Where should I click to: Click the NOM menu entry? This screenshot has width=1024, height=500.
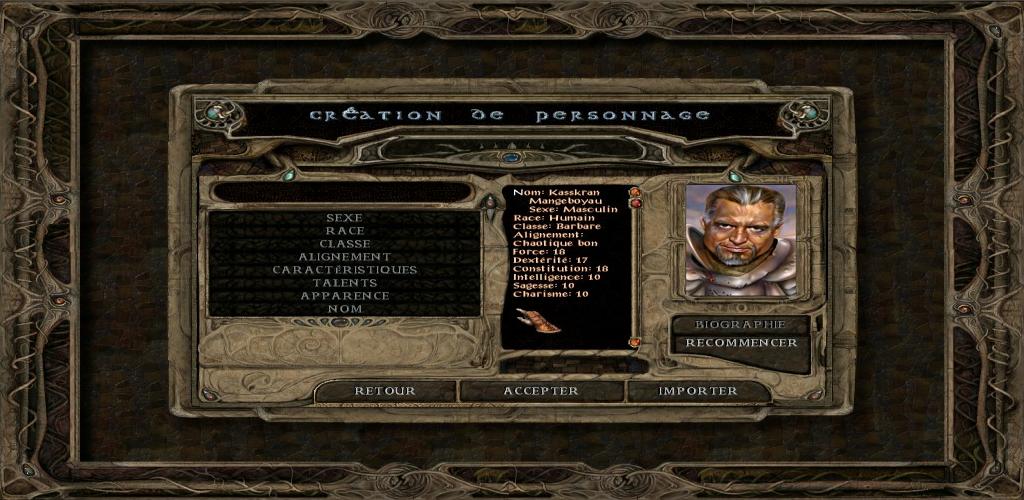[344, 308]
